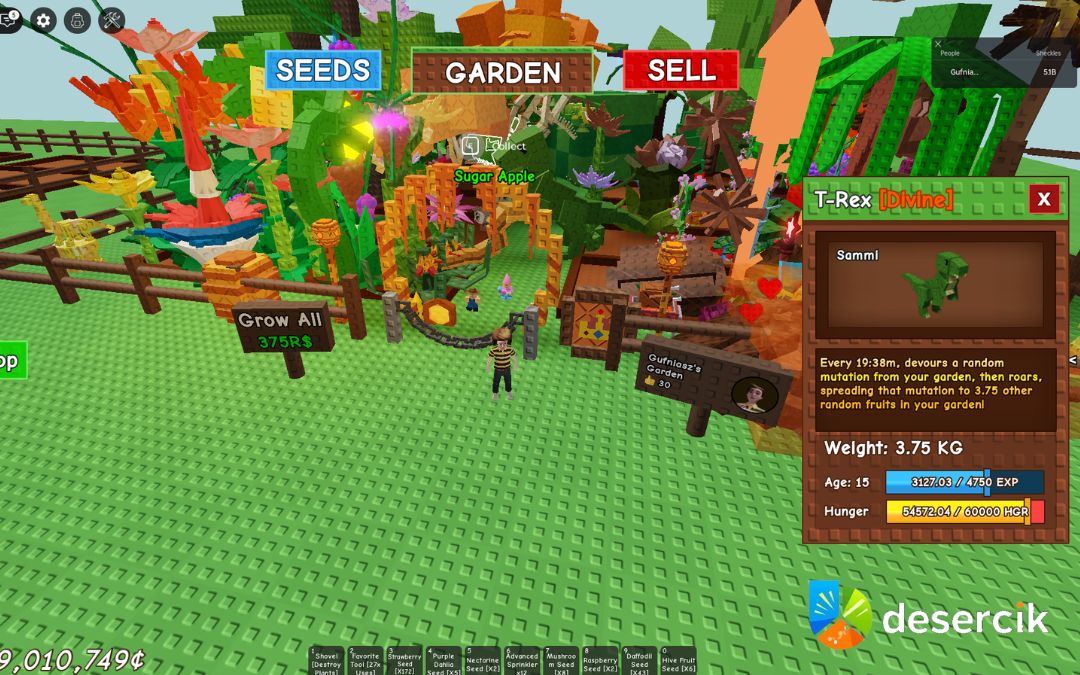Open the settings gear icon
This screenshot has width=1080, height=675.
pos(43,19)
